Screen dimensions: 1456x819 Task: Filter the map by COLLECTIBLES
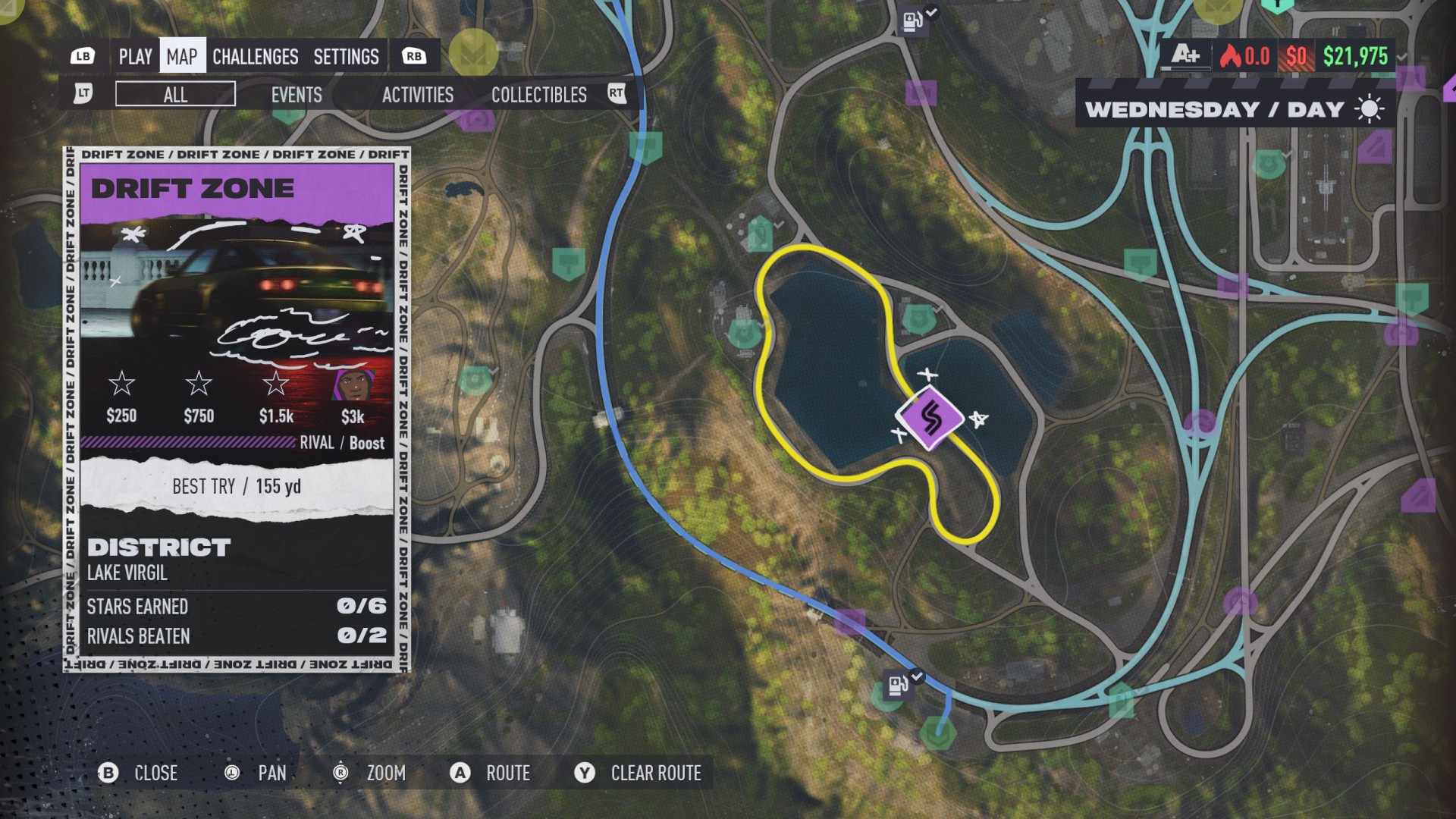click(x=538, y=95)
